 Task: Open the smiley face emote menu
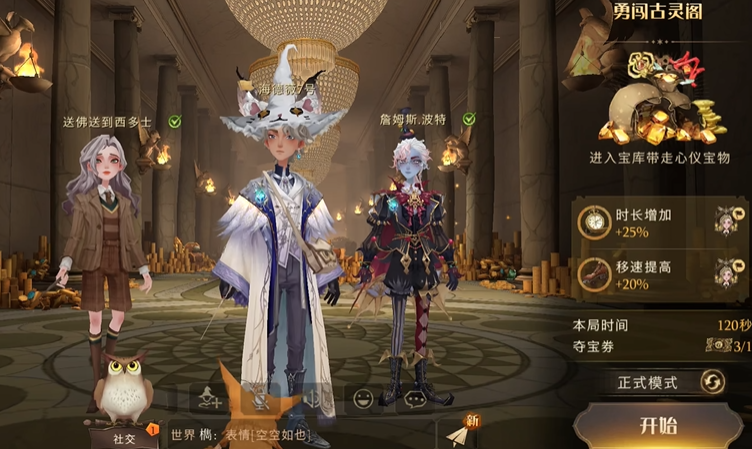pyautogui.click(x=364, y=399)
